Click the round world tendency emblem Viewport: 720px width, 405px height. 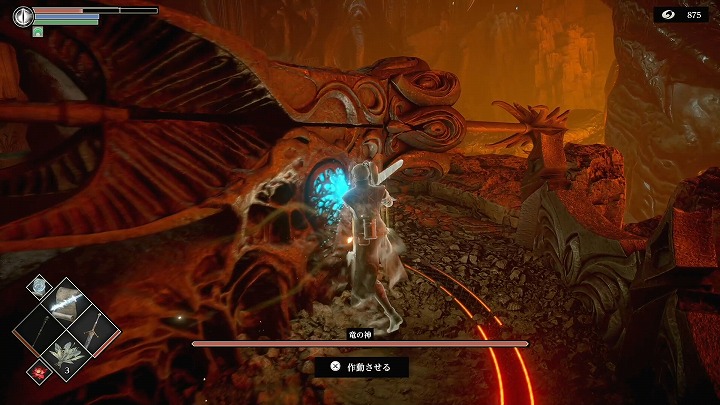pyautogui.click(x=22, y=17)
